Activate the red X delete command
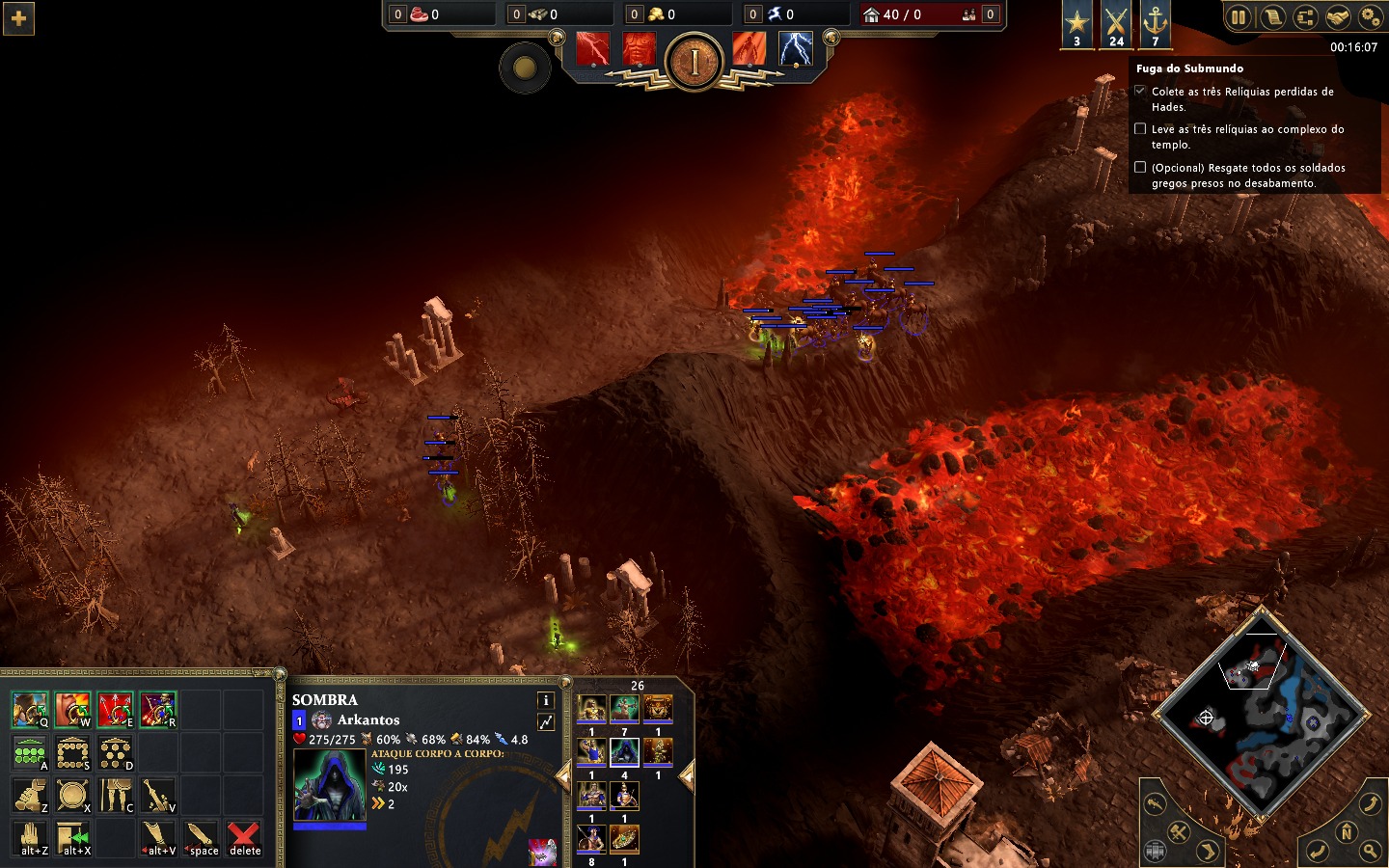The image size is (1389, 868). coord(244,837)
